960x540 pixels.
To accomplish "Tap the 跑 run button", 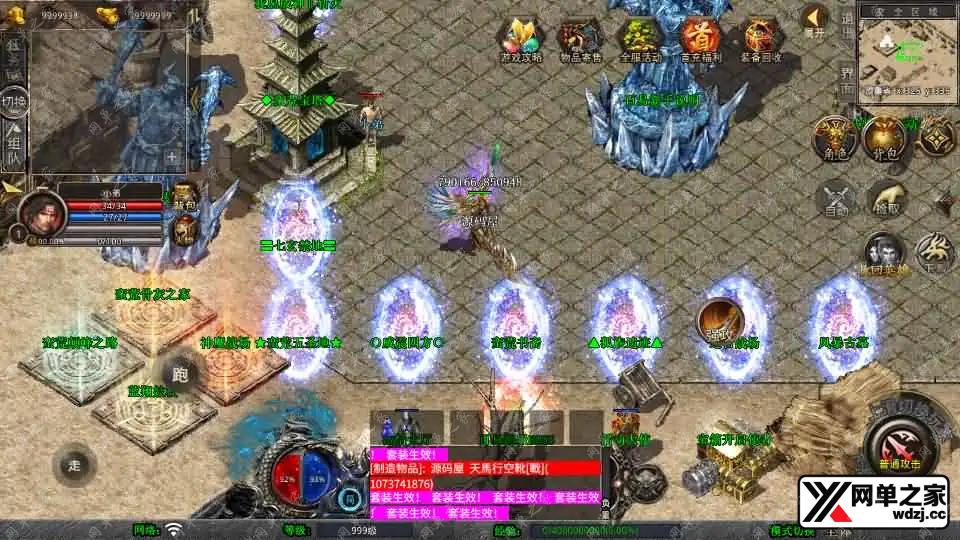I will point(180,375).
